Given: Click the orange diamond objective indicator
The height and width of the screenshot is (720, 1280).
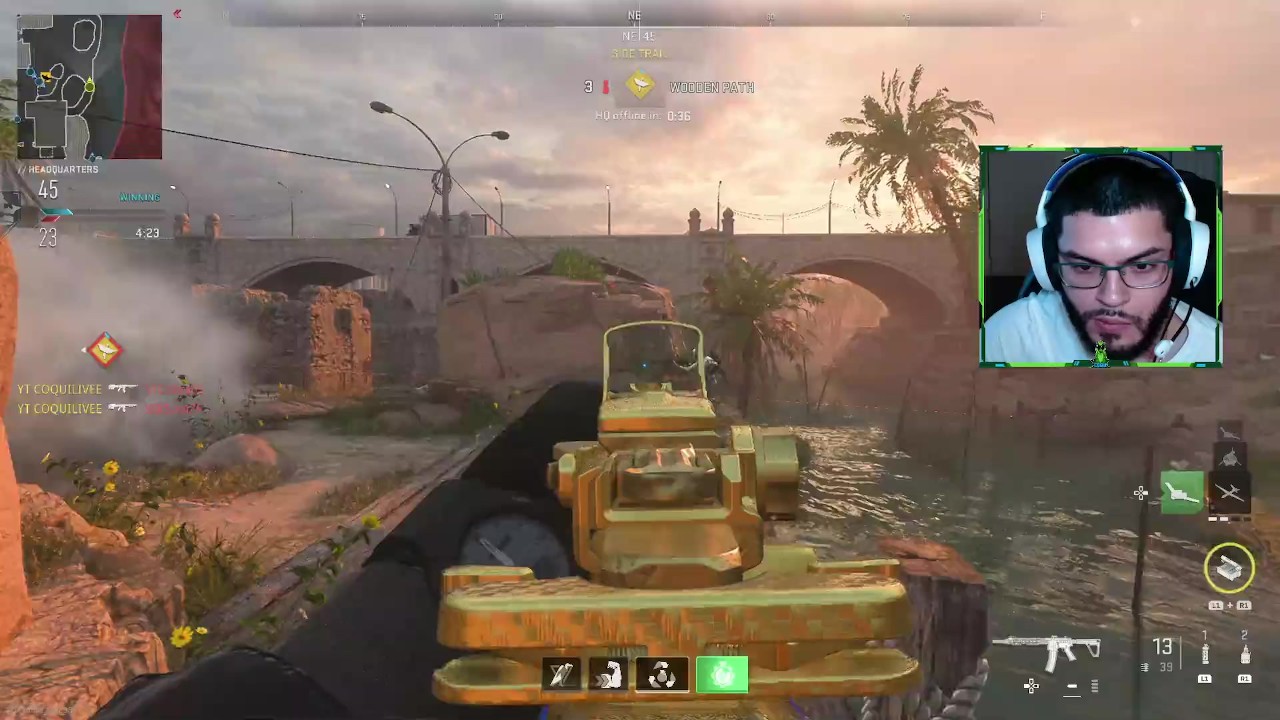Looking at the screenshot, I should point(105,350).
